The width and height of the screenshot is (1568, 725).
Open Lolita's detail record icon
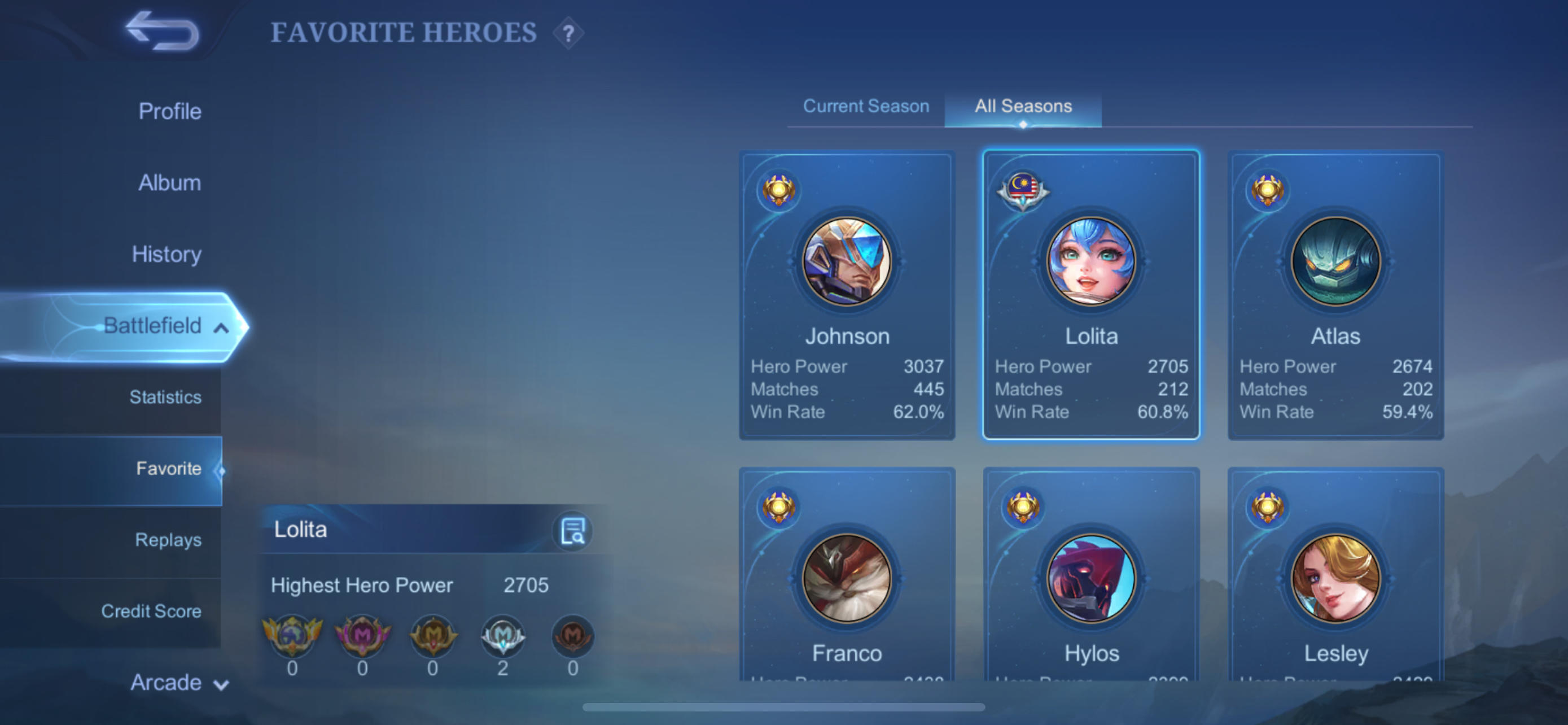(572, 531)
